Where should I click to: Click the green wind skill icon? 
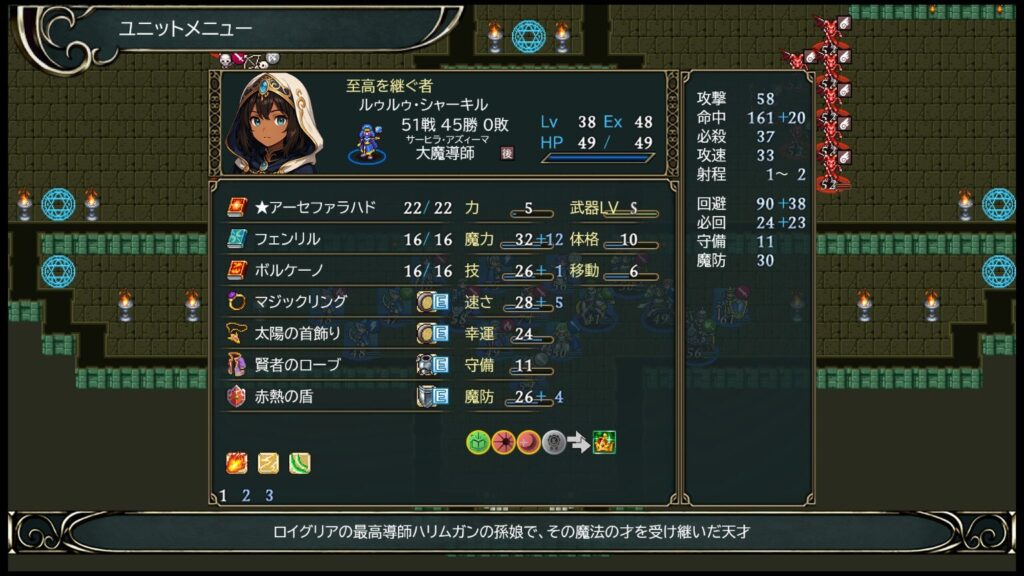(300, 463)
